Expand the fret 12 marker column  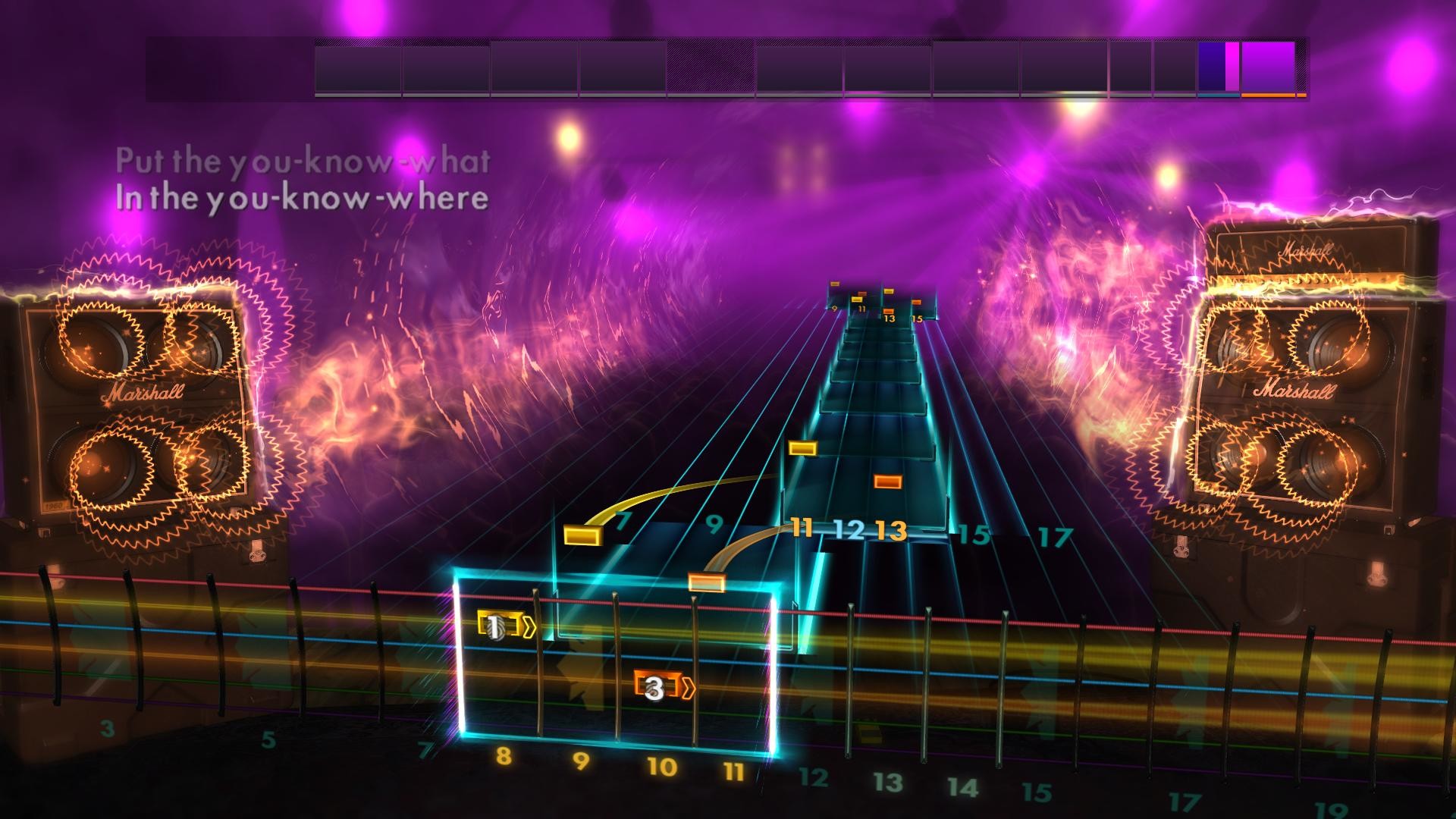point(849,531)
